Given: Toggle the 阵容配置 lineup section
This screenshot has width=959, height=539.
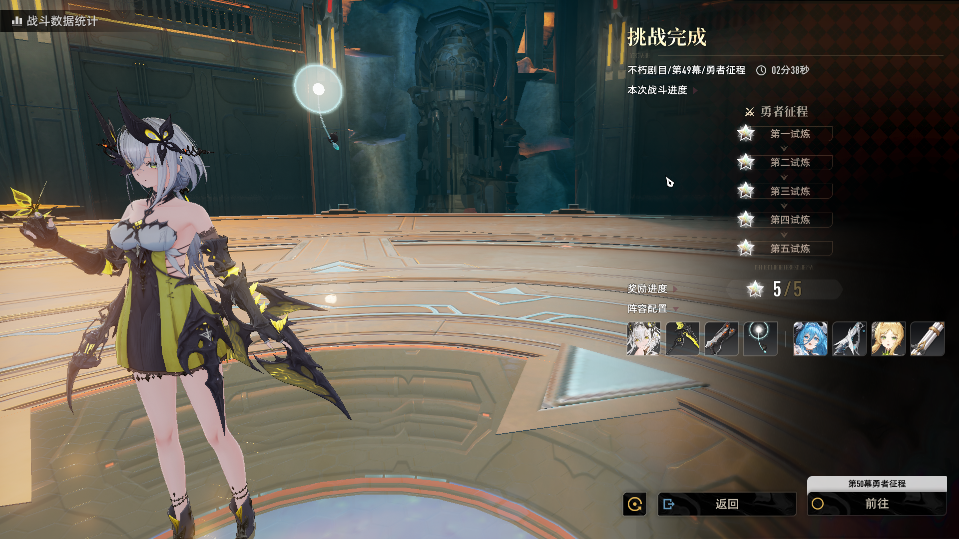Looking at the screenshot, I should point(651,309).
